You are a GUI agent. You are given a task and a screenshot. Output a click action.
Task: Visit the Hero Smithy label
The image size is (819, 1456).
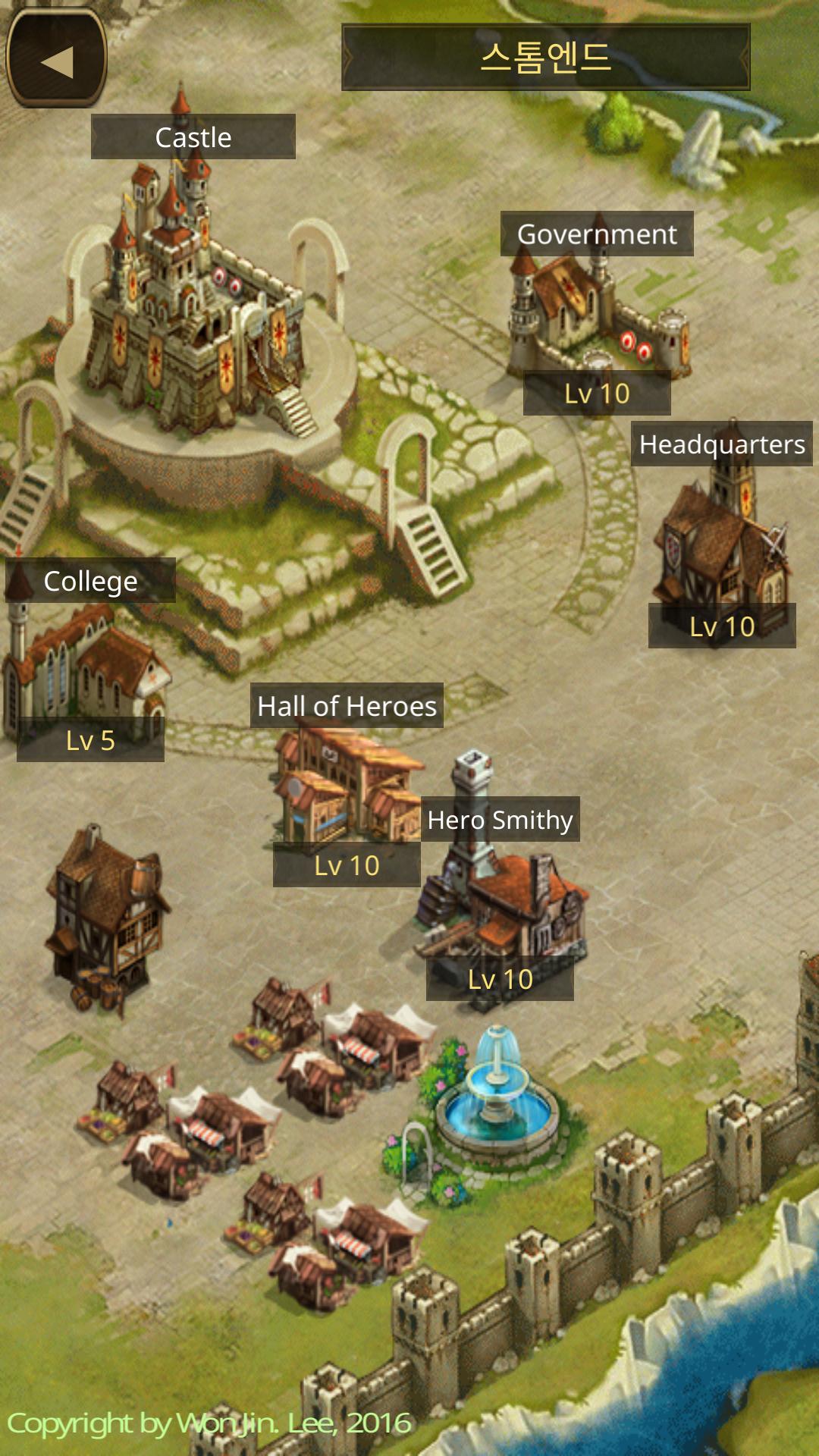pyautogui.click(x=500, y=820)
